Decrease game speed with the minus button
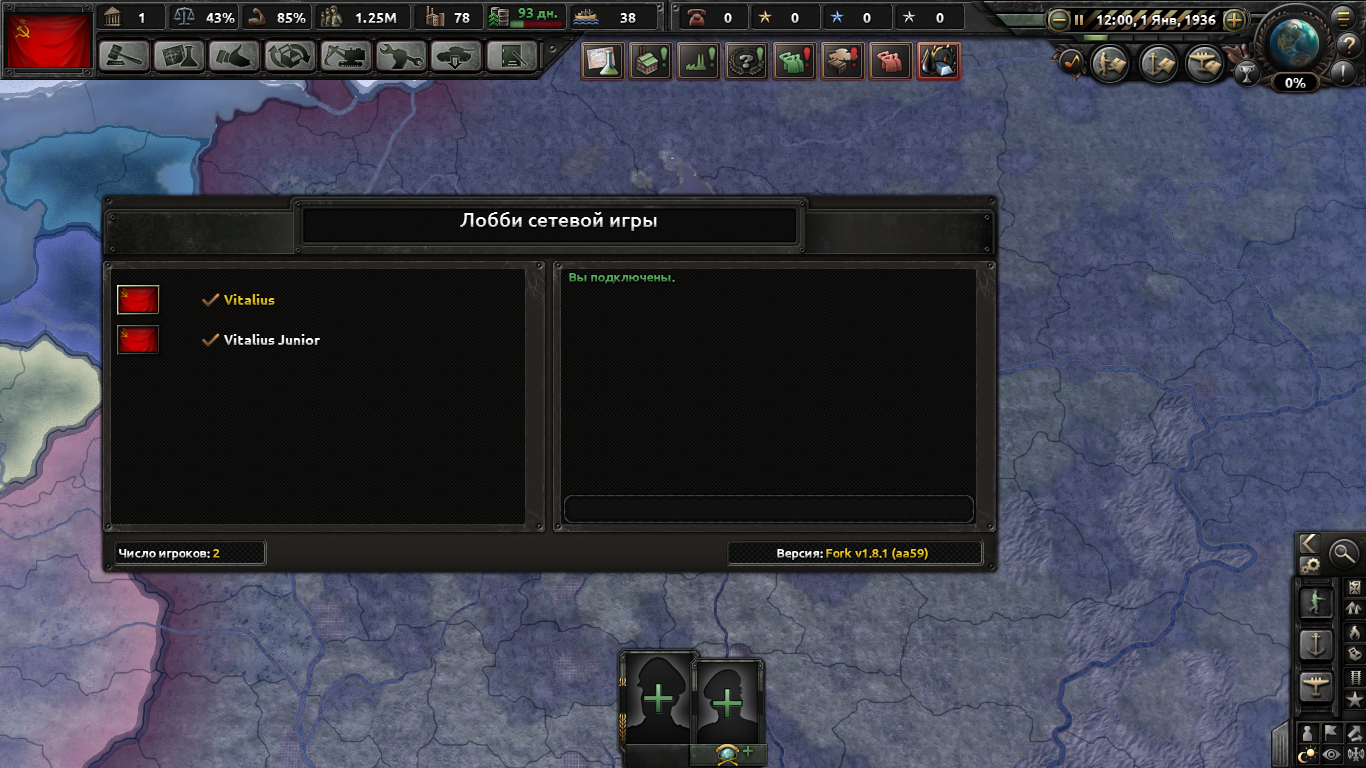Image resolution: width=1366 pixels, height=768 pixels. point(1058,19)
